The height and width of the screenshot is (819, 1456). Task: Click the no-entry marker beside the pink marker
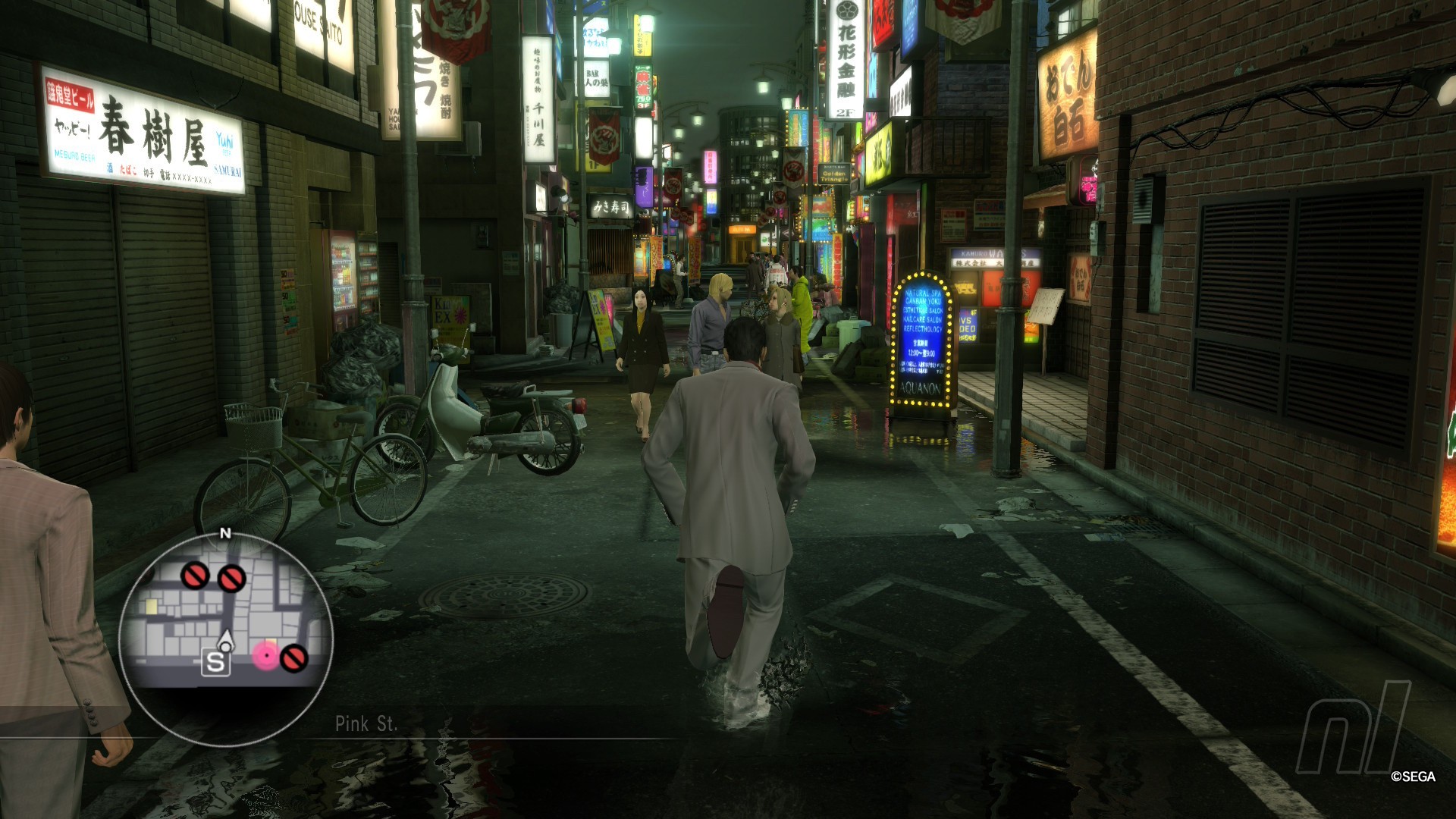click(x=293, y=657)
